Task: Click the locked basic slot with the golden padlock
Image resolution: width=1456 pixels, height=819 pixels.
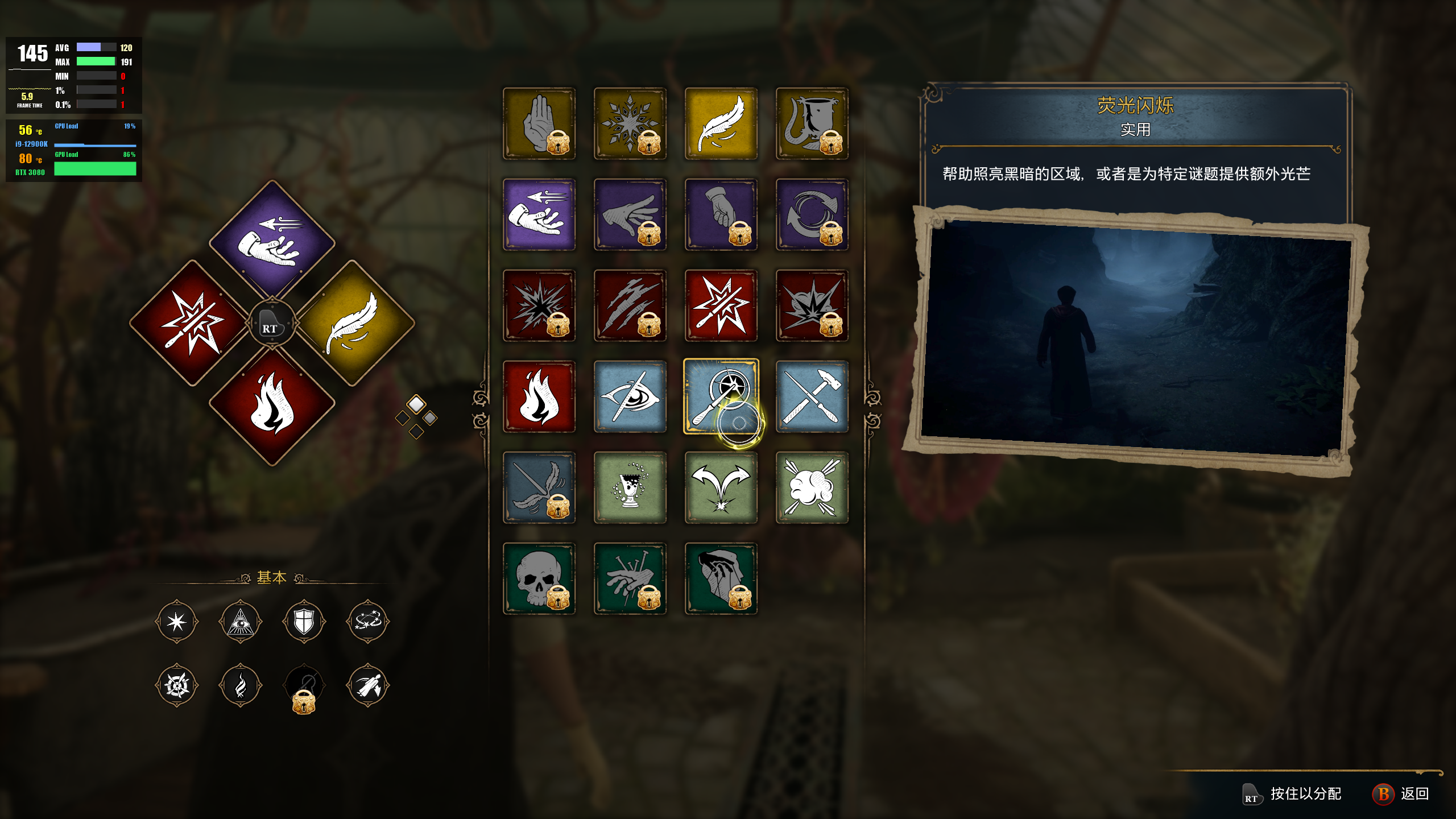Action: 304,685
